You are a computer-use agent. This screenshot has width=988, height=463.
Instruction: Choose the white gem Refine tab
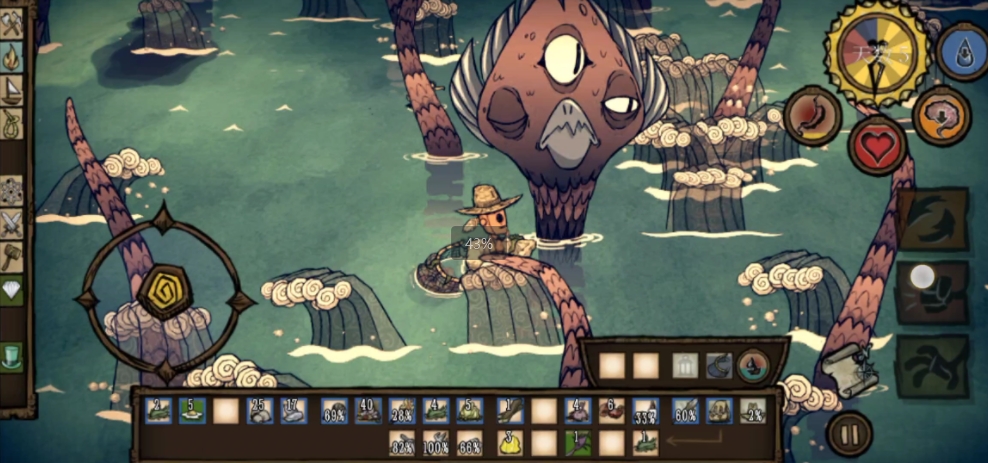click(x=12, y=290)
